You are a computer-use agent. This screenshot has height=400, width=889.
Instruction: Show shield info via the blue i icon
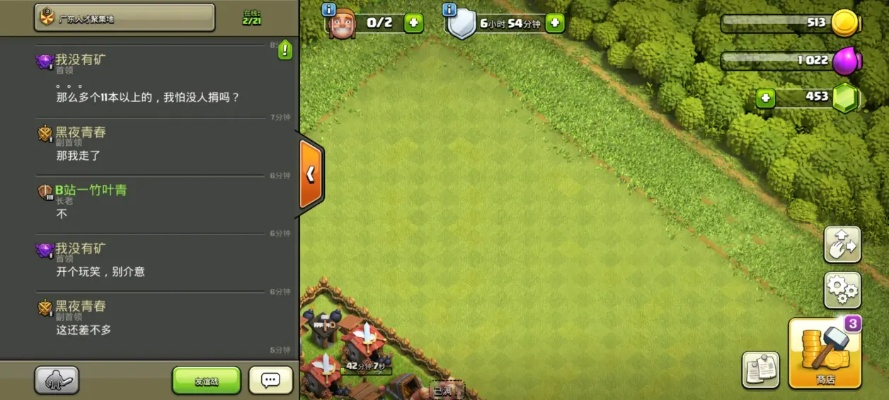pyautogui.click(x=449, y=9)
